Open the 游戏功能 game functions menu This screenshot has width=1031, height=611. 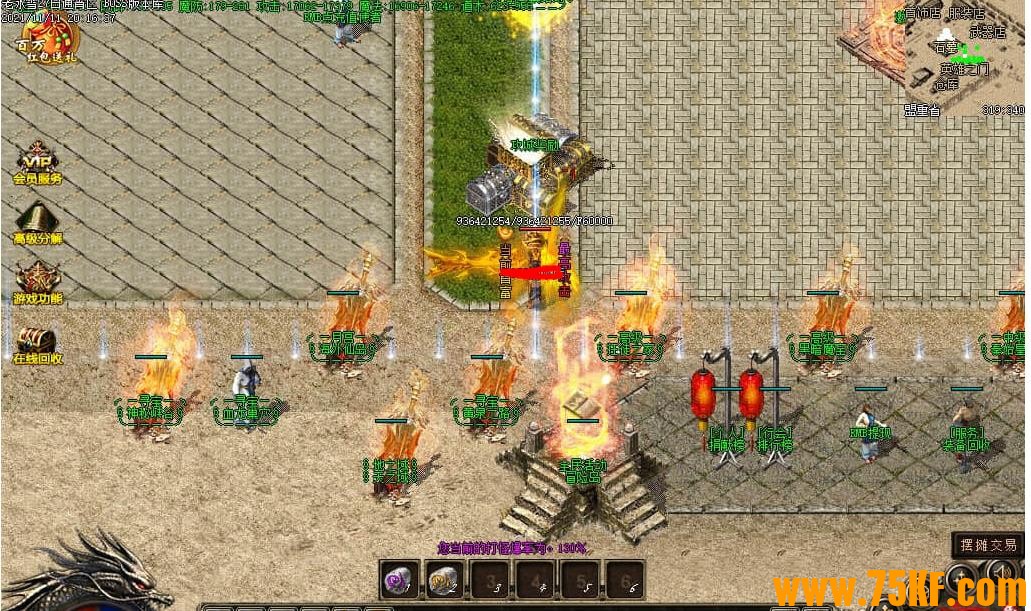[38, 283]
